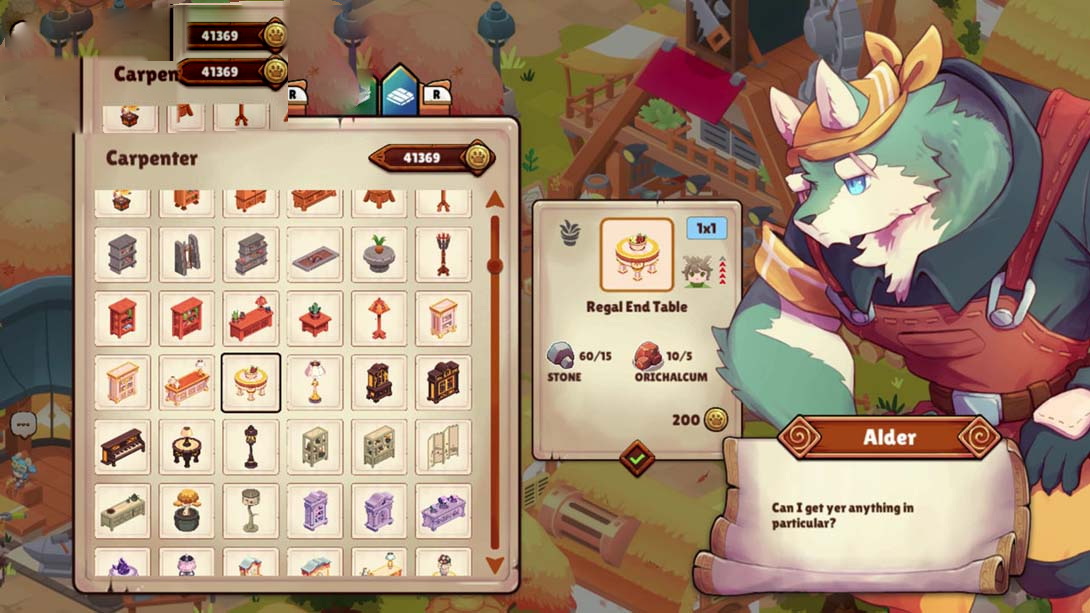Select the grey stone rug item
The width and height of the screenshot is (1090, 613).
click(x=315, y=255)
